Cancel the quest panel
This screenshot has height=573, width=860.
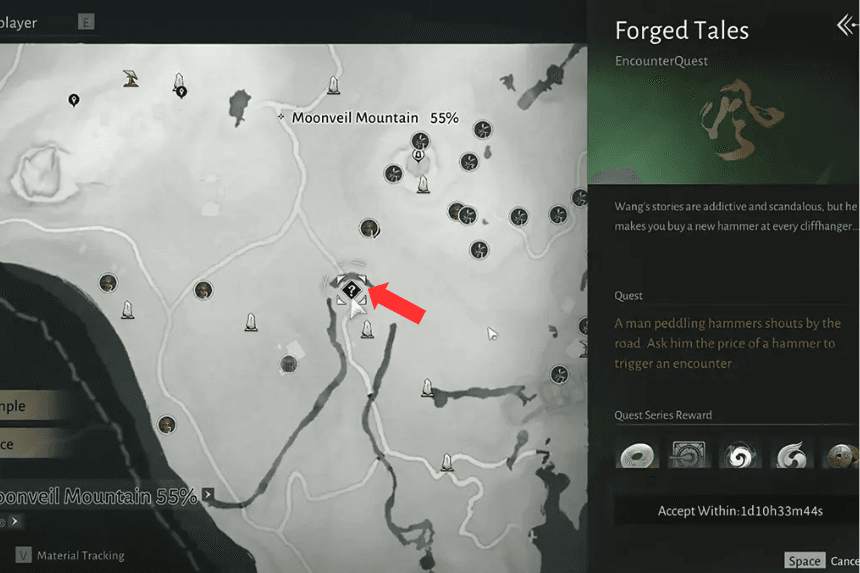click(844, 561)
